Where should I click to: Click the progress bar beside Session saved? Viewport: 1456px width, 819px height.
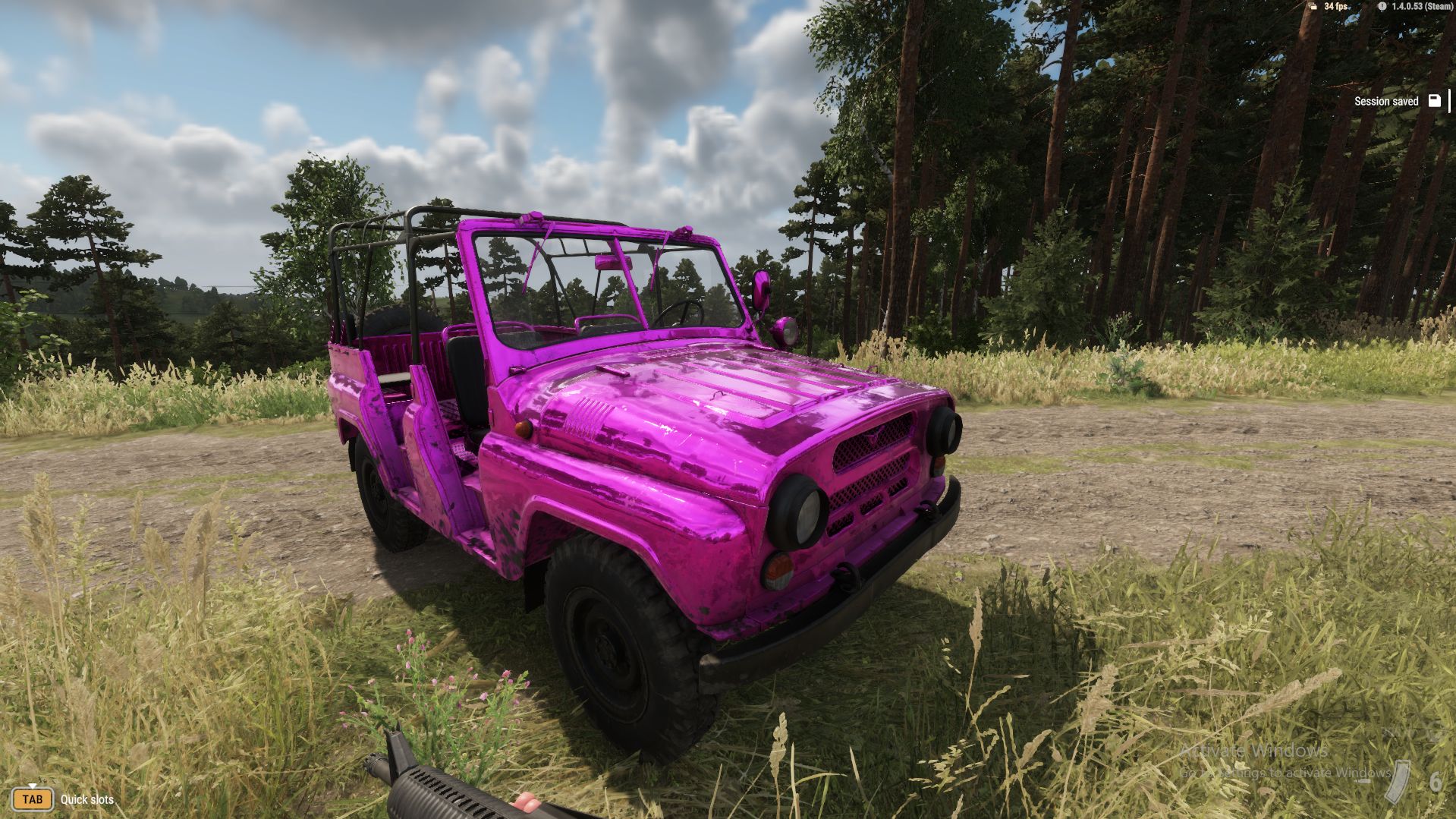pyautogui.click(x=1448, y=100)
